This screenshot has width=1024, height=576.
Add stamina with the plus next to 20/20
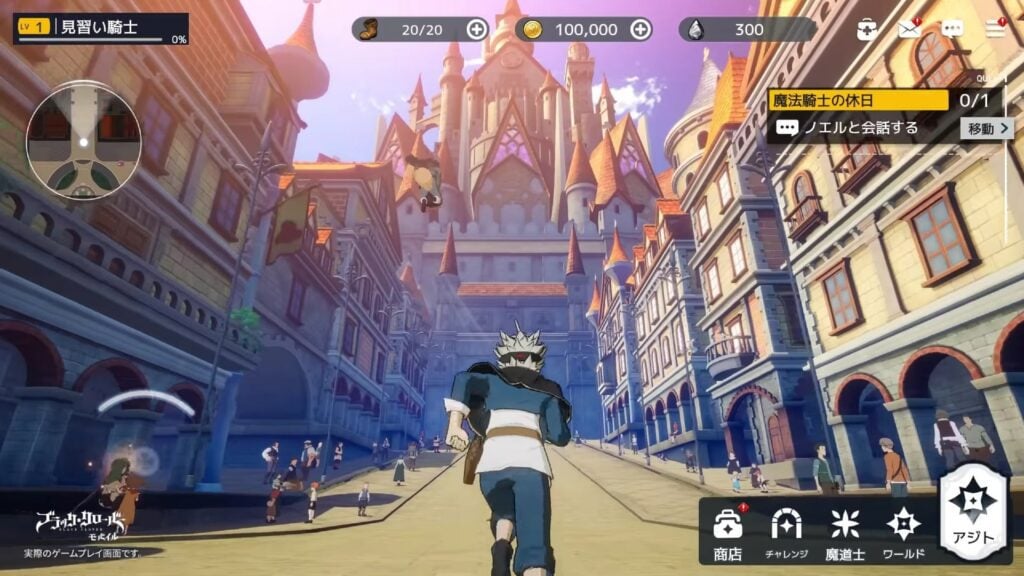(x=477, y=29)
